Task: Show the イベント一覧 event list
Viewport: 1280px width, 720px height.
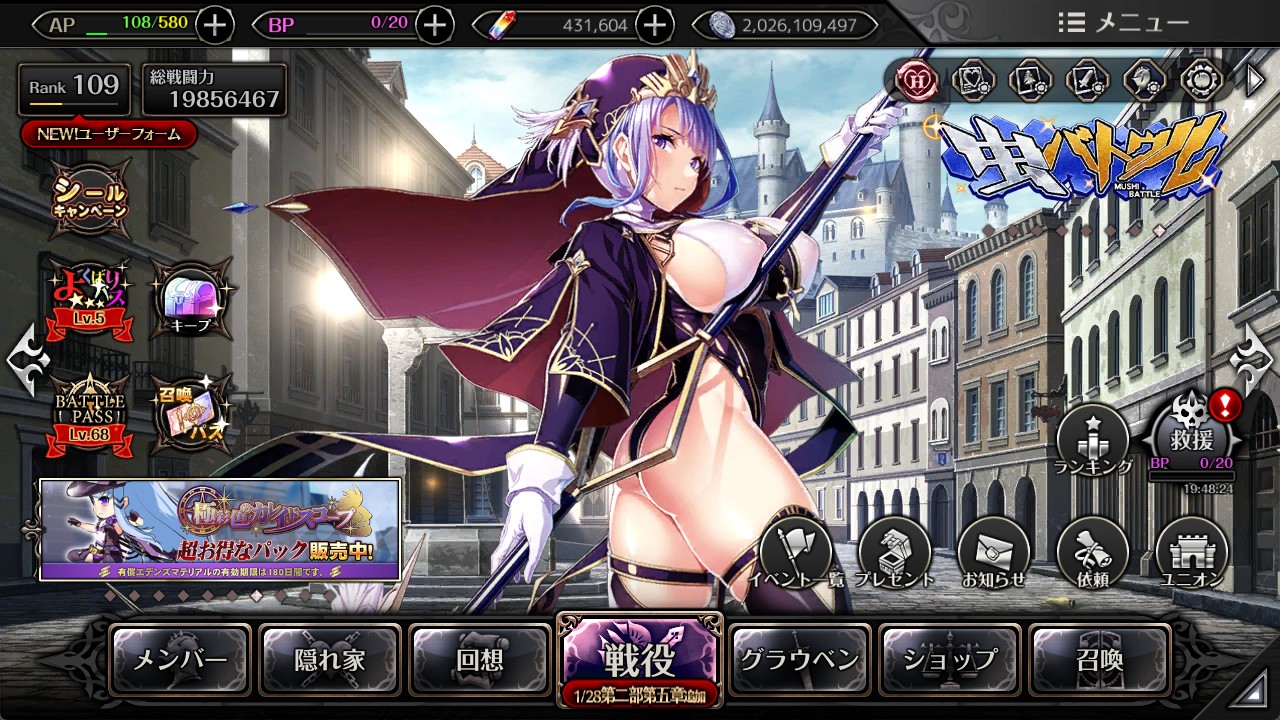Action: coord(797,553)
